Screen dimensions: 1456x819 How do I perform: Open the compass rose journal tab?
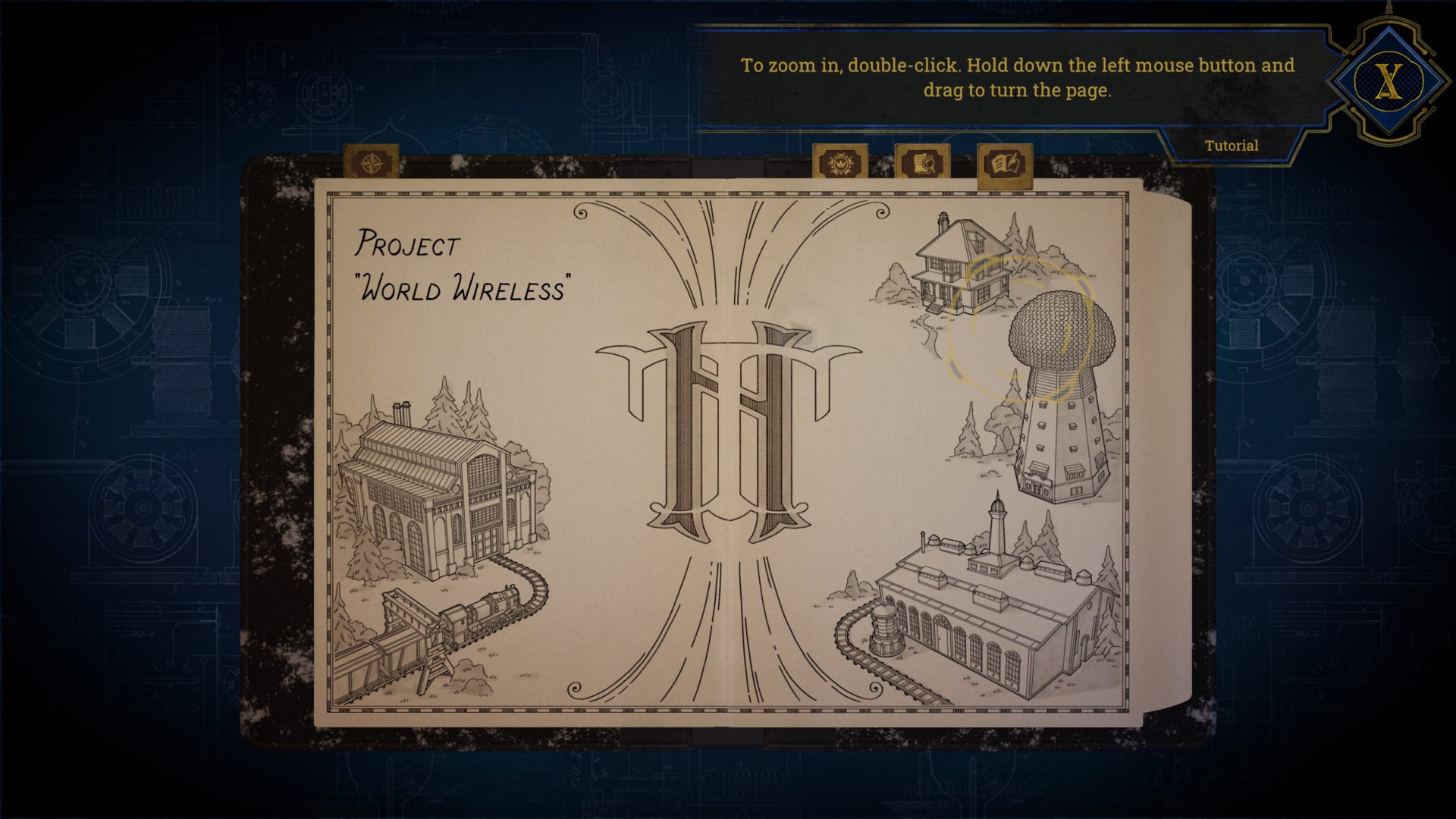[x=372, y=162]
